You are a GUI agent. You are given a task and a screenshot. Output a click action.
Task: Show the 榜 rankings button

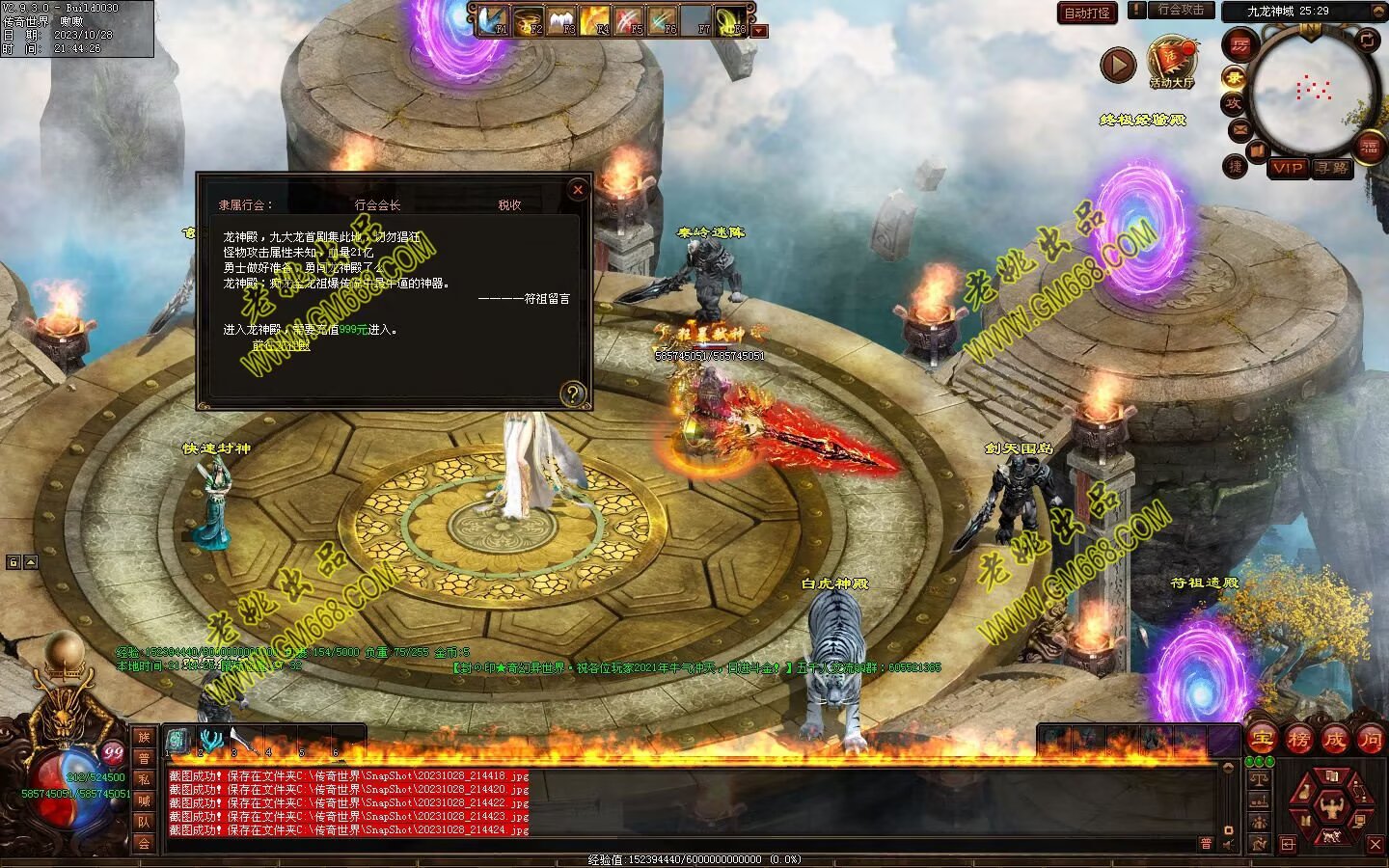point(1297,740)
